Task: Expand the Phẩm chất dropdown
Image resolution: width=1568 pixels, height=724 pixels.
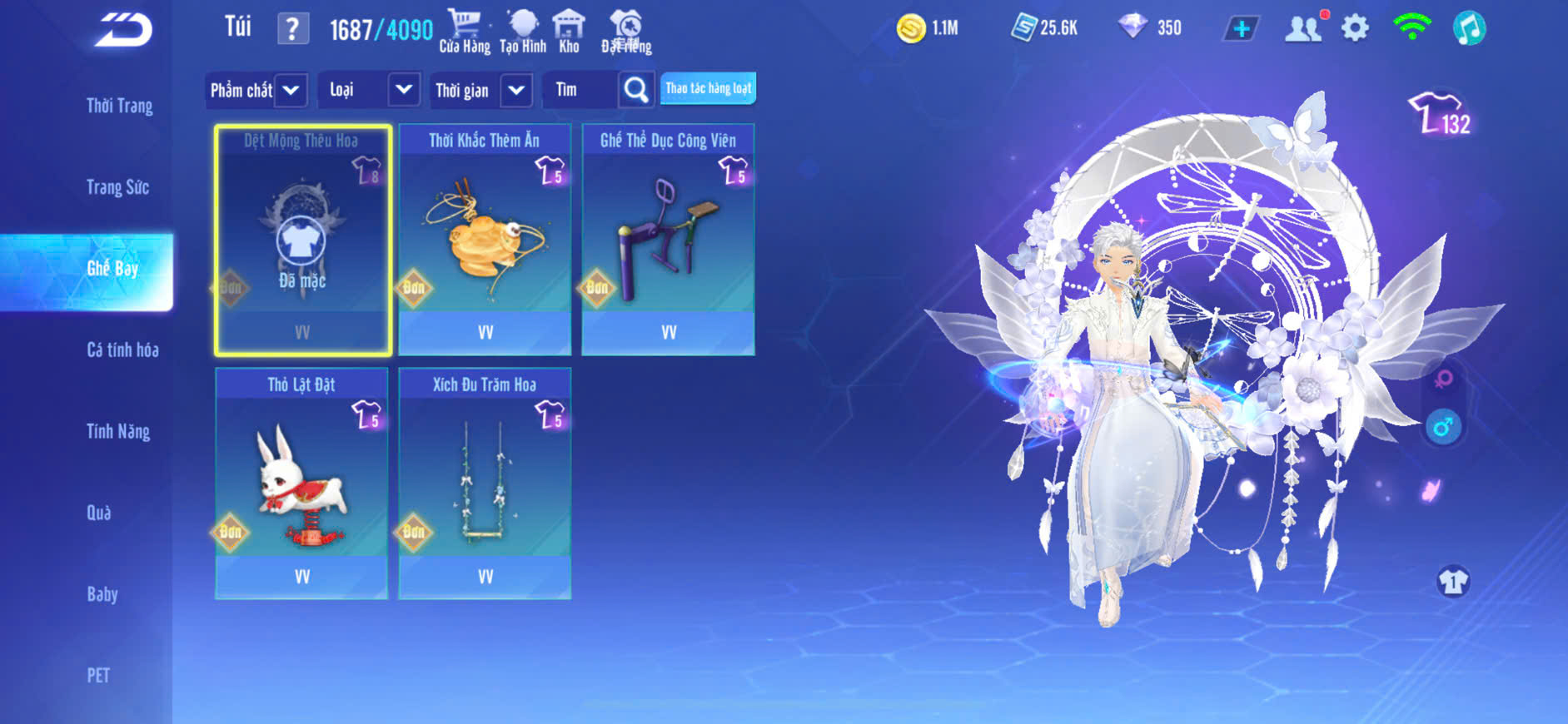Action: pyautogui.click(x=256, y=90)
